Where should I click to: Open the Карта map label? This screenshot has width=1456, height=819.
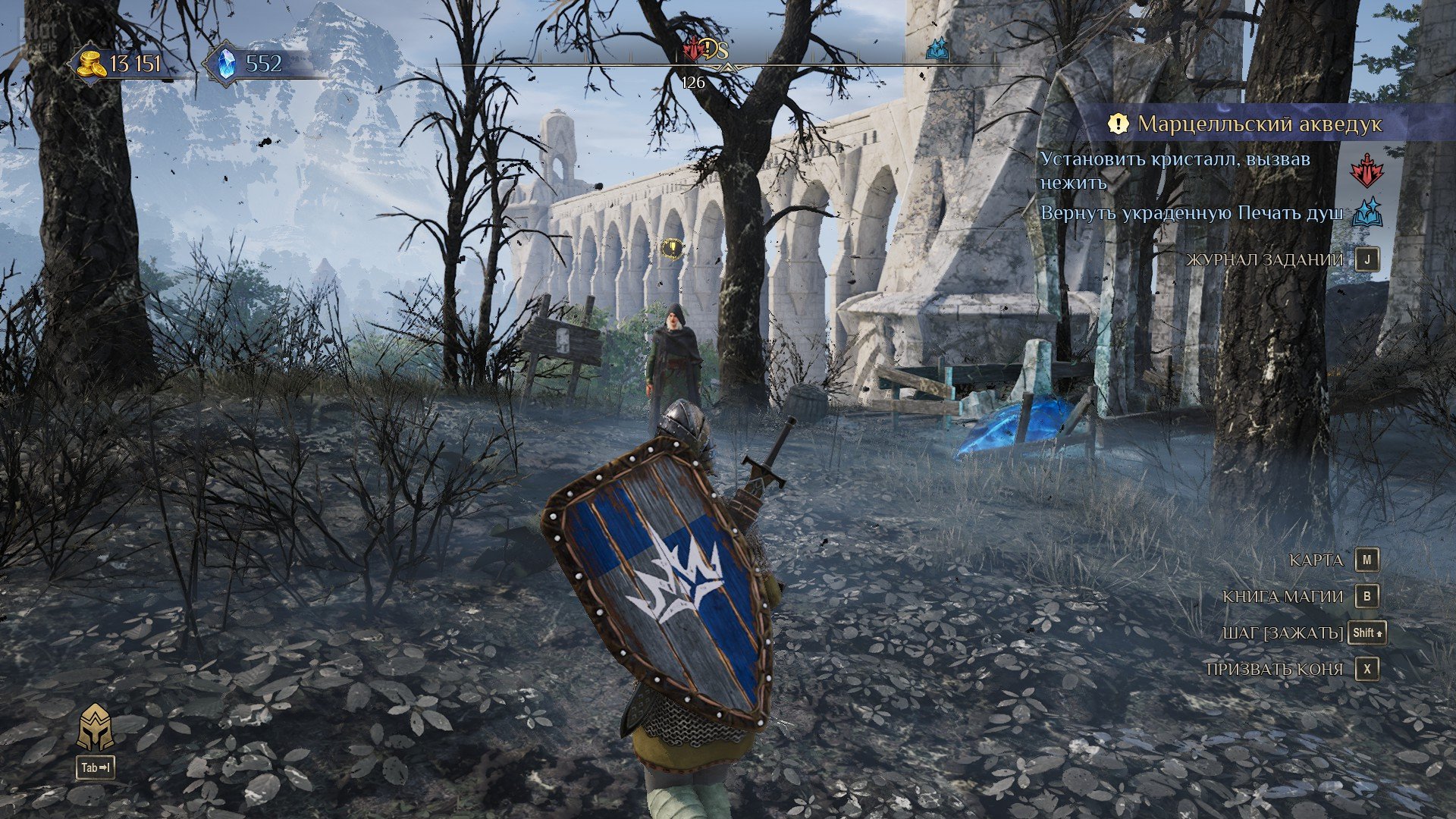[x=1316, y=560]
